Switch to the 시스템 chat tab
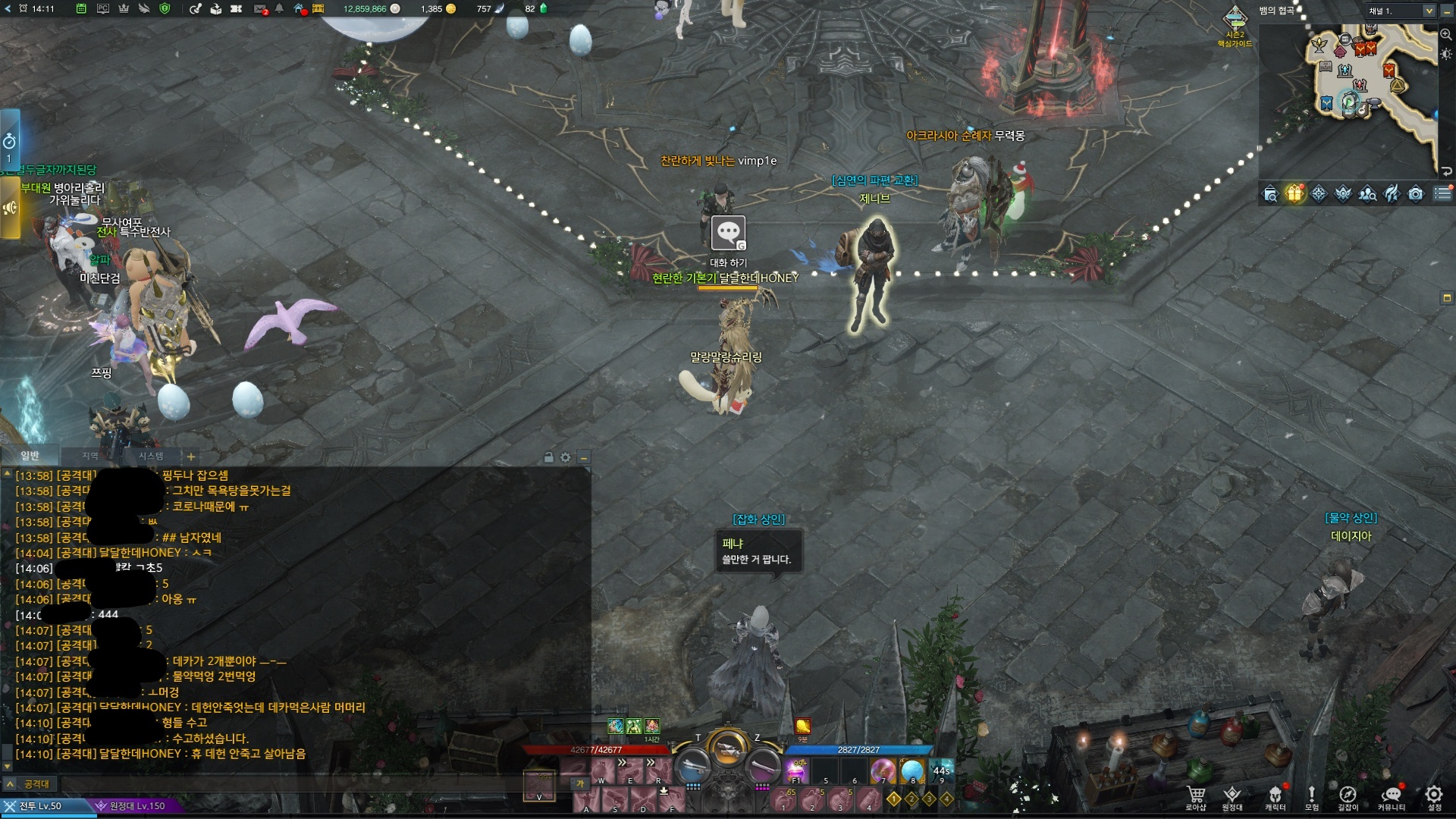1456x819 pixels. click(150, 456)
